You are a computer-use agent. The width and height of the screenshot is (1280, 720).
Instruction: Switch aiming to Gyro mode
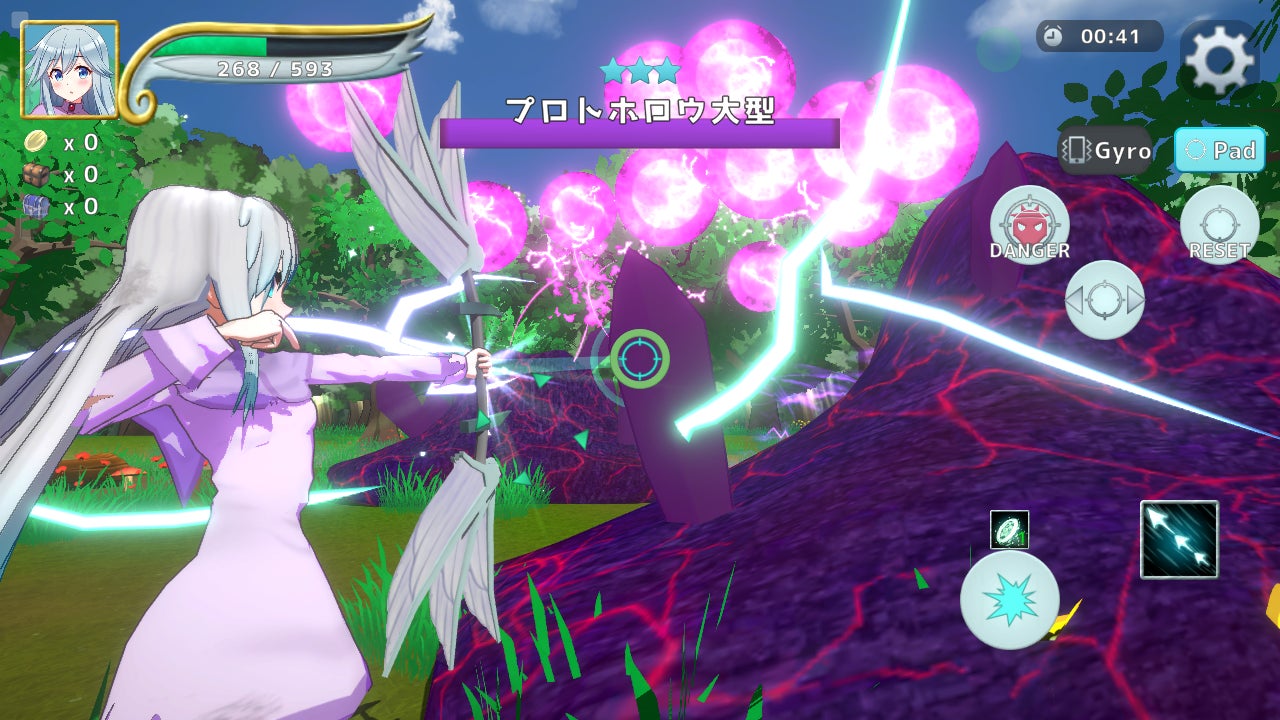tap(1106, 151)
